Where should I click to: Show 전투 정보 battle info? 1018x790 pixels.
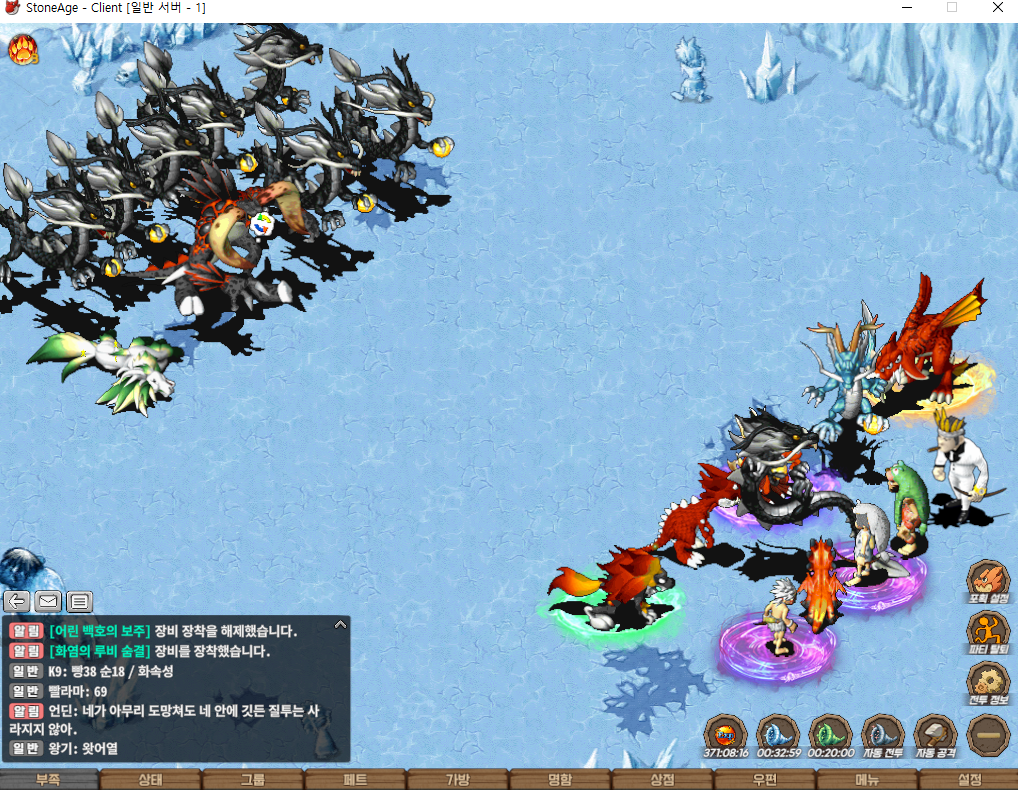(987, 684)
